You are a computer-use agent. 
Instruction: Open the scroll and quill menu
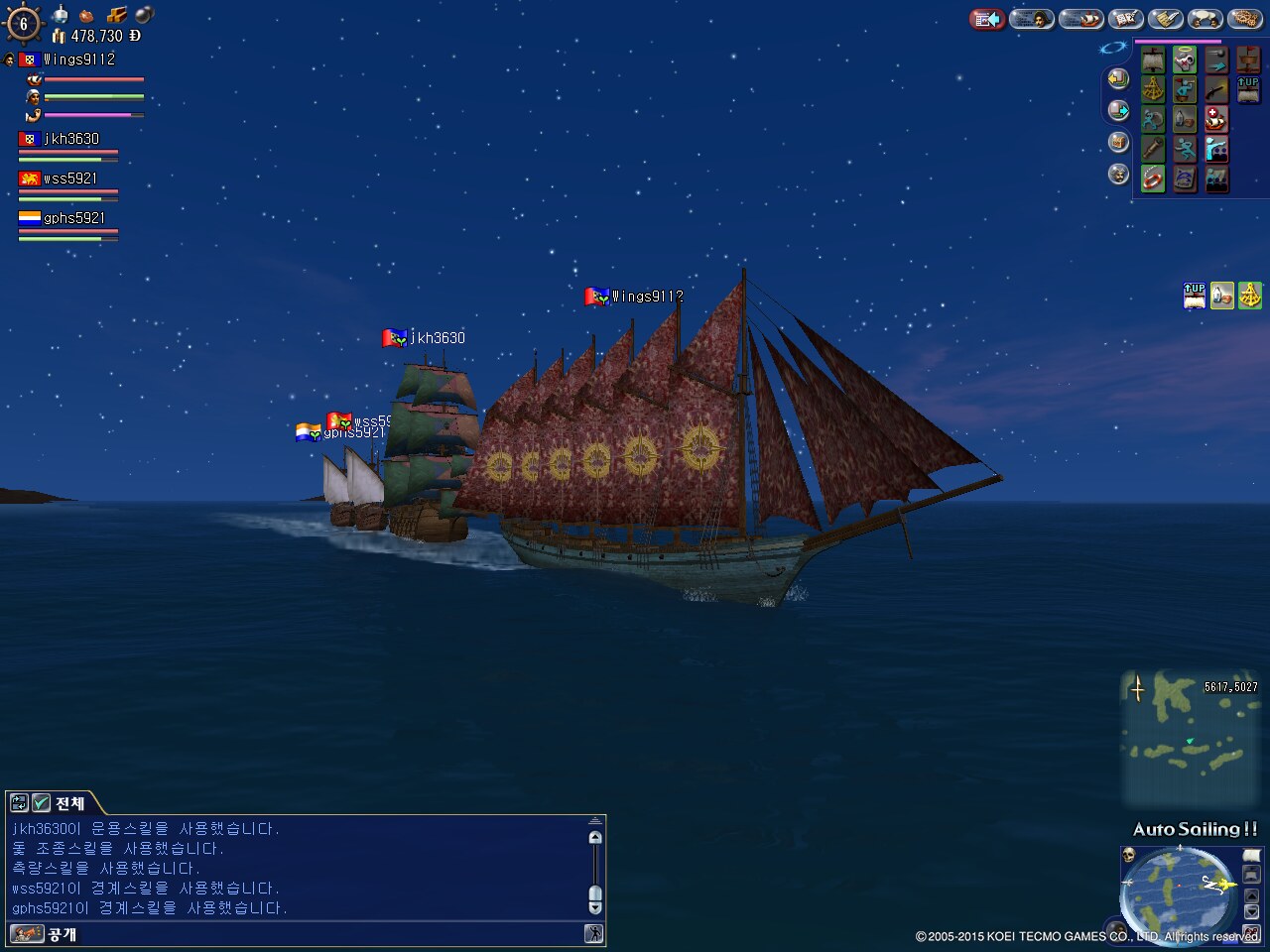pyautogui.click(x=1166, y=19)
